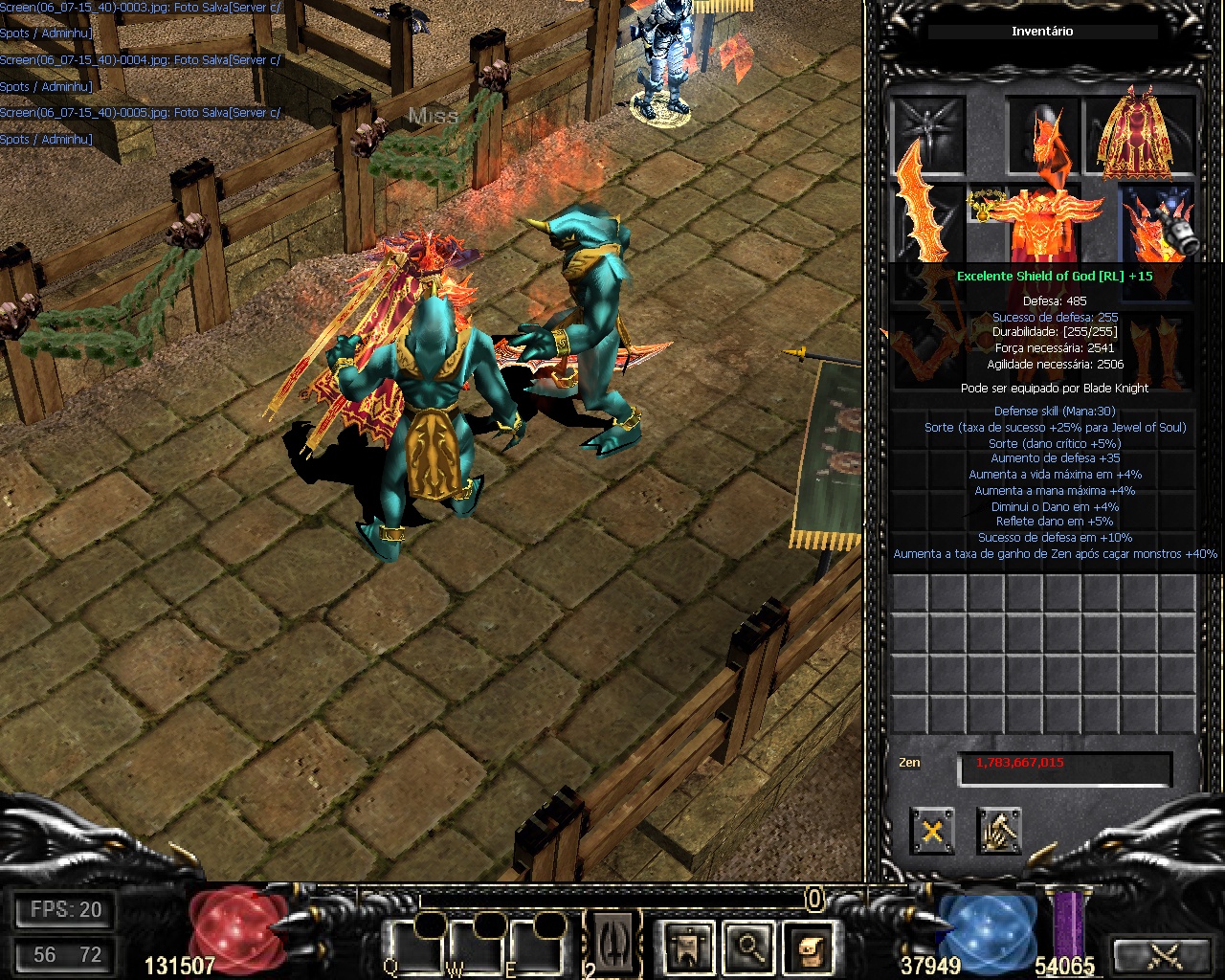This screenshot has height=980, width=1225.
Task: Click the Shield of God equipment slot
Action: click(1159, 224)
